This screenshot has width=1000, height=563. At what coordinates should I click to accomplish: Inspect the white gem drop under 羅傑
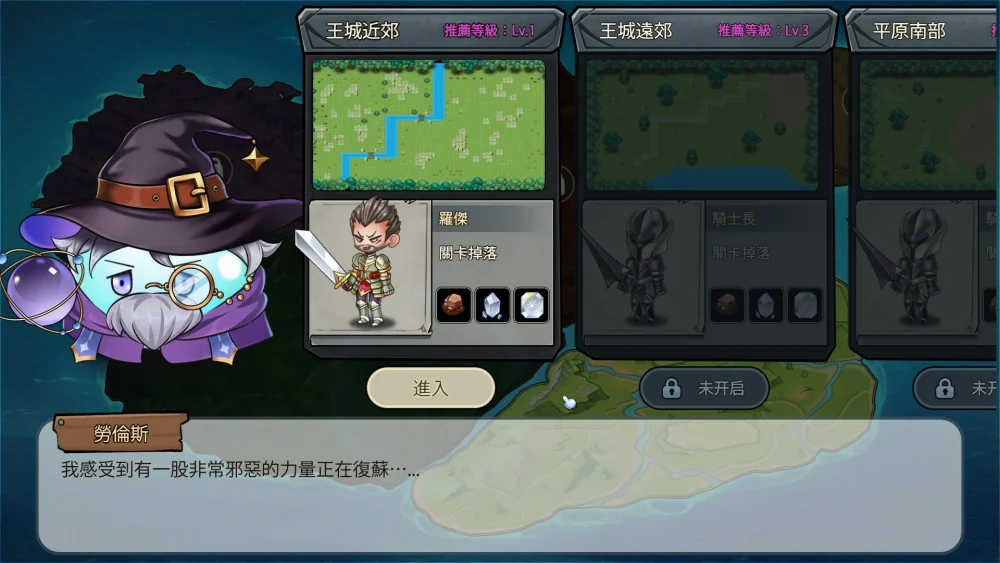tap(531, 305)
